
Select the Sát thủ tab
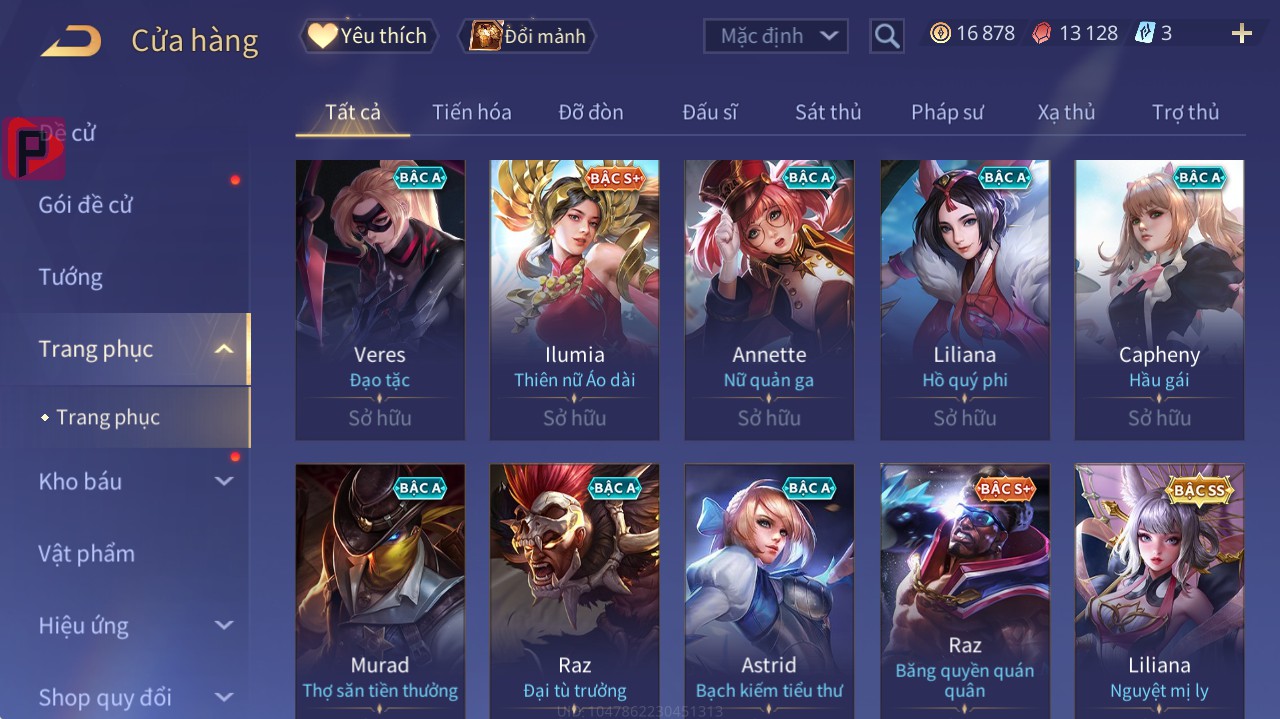(x=828, y=112)
